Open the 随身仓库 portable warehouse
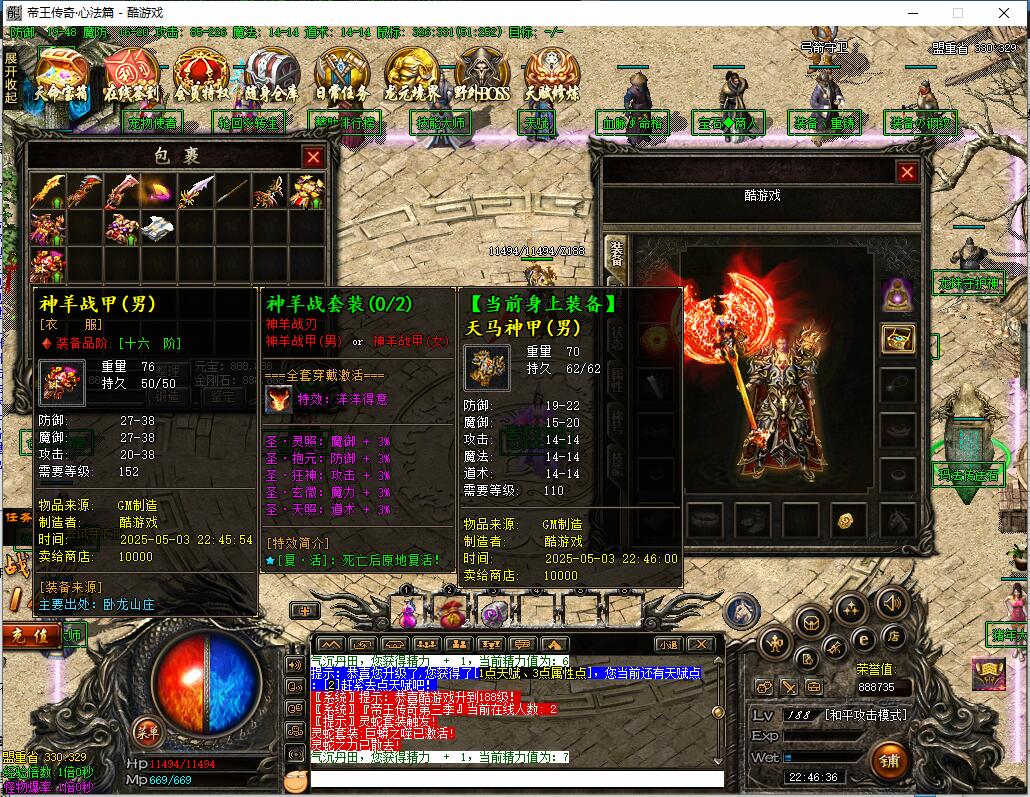1030x797 pixels. [271, 75]
